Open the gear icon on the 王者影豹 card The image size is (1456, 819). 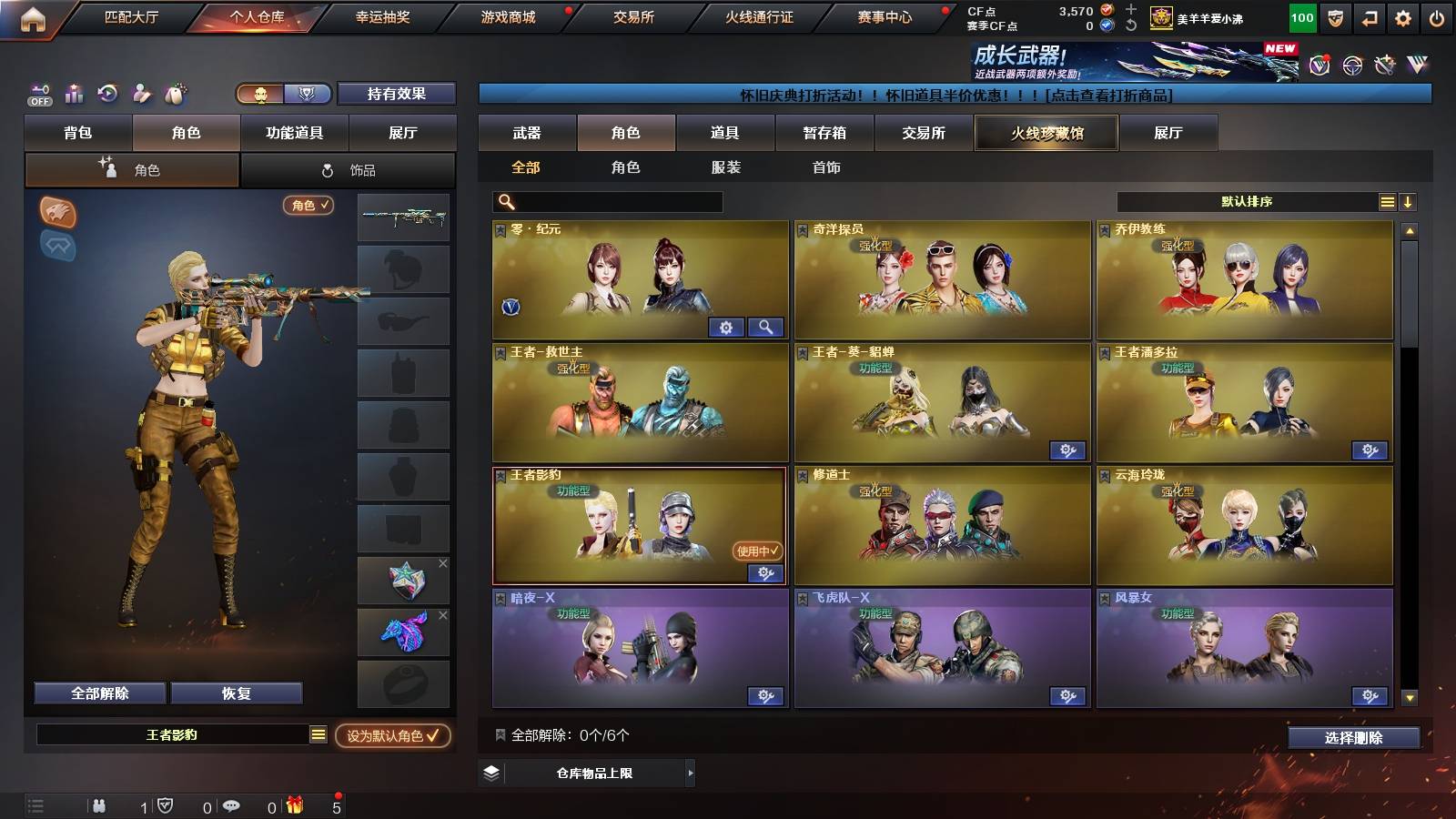click(x=764, y=572)
